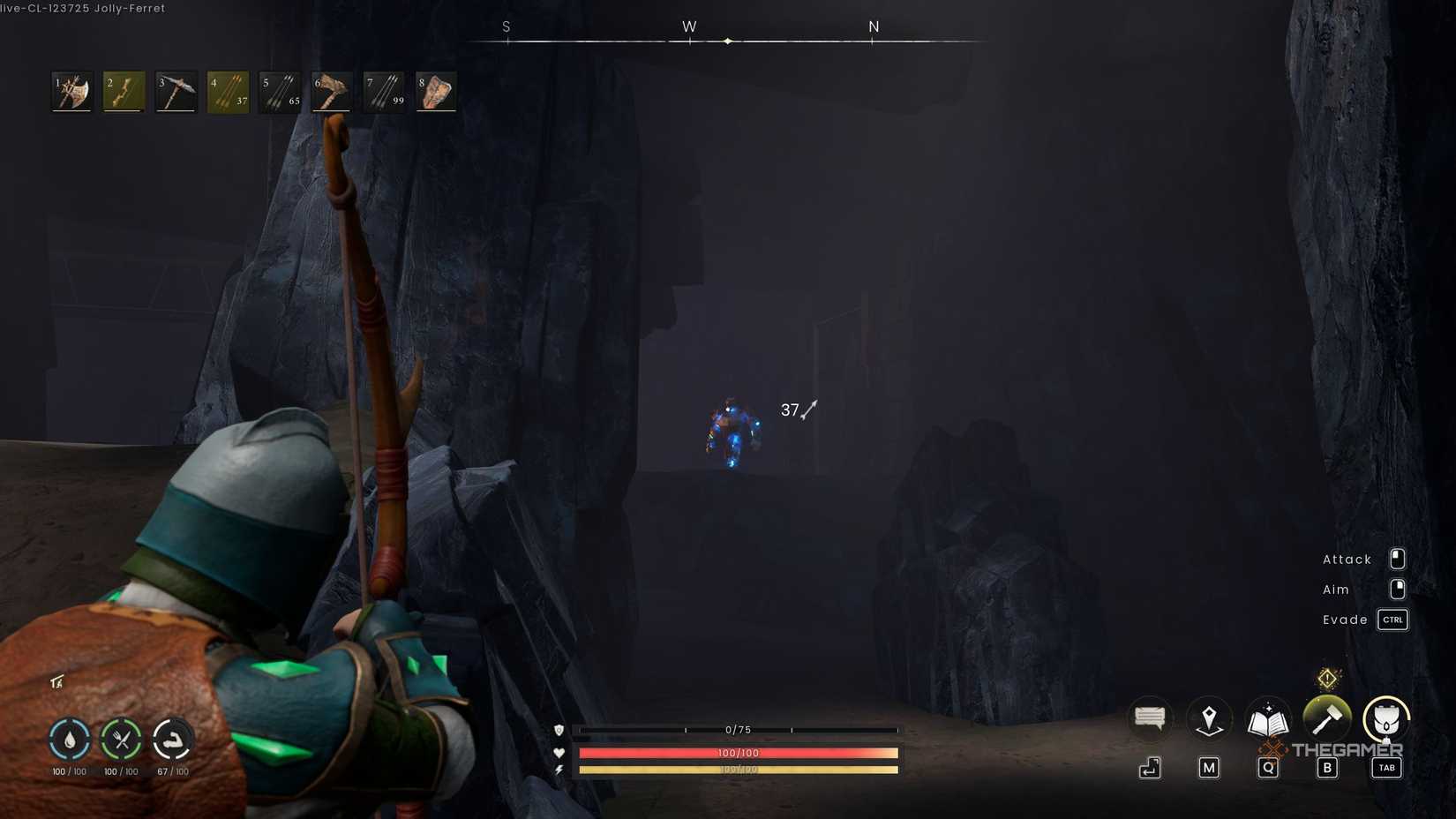Open the journal with the book icon
The image size is (1456, 819).
(x=1267, y=718)
